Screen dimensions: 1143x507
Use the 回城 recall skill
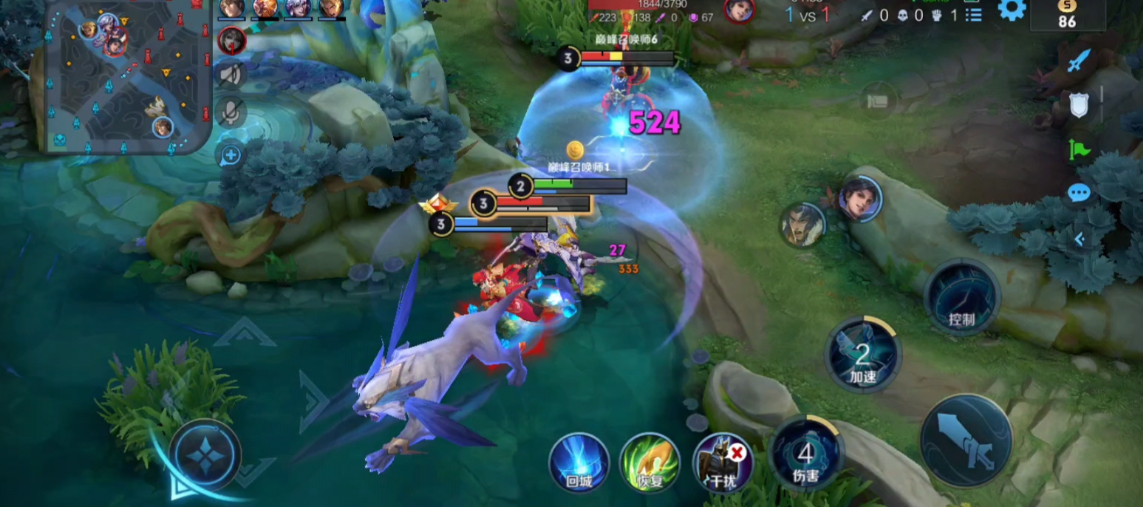579,462
